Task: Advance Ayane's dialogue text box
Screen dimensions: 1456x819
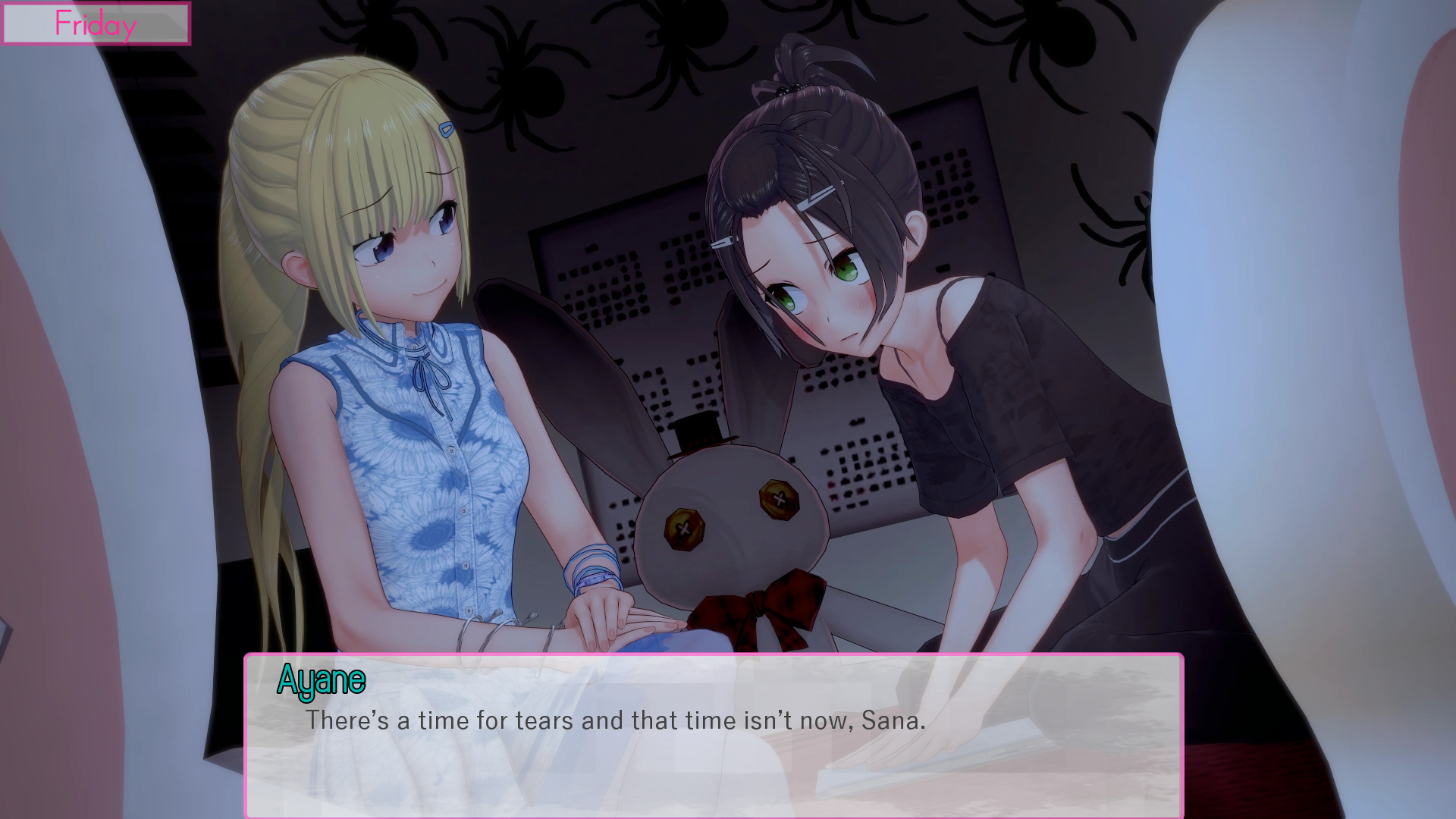Action: click(713, 734)
